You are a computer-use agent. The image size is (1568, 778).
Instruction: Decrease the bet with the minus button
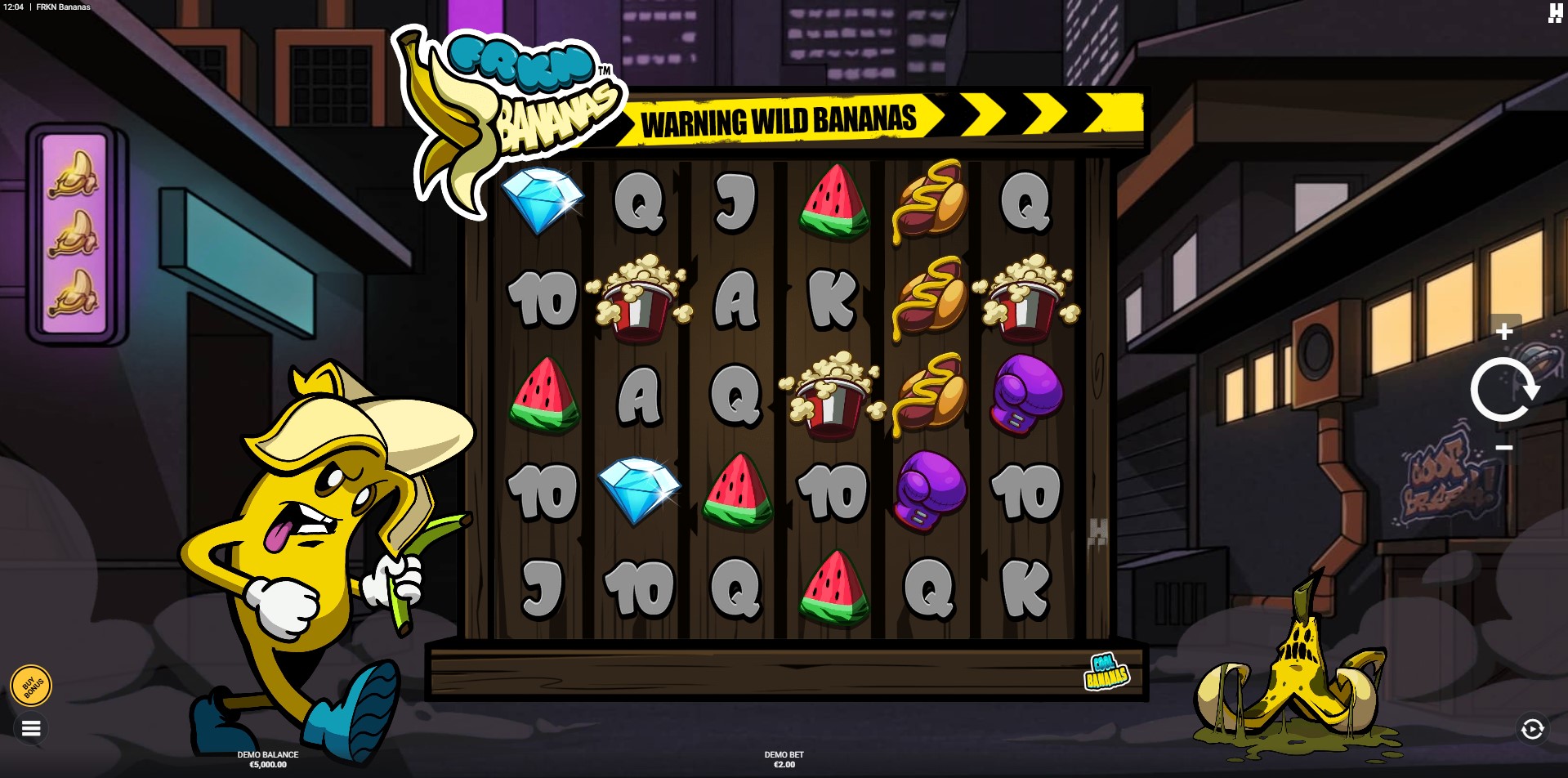pyautogui.click(x=1504, y=448)
